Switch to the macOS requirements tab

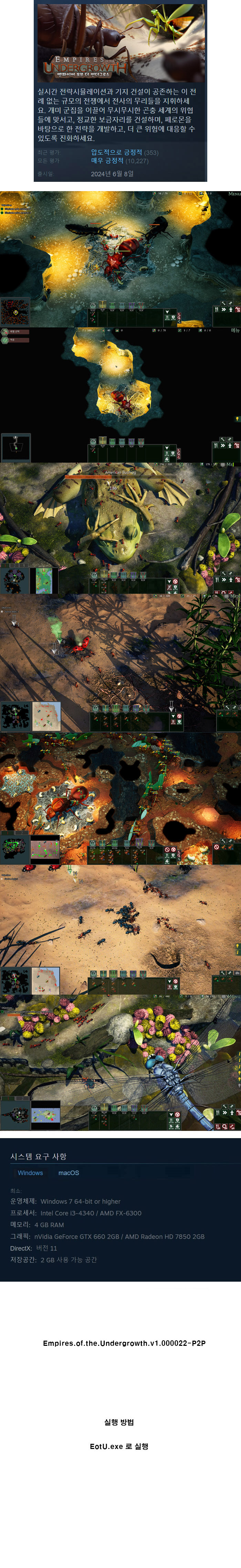(69, 1172)
